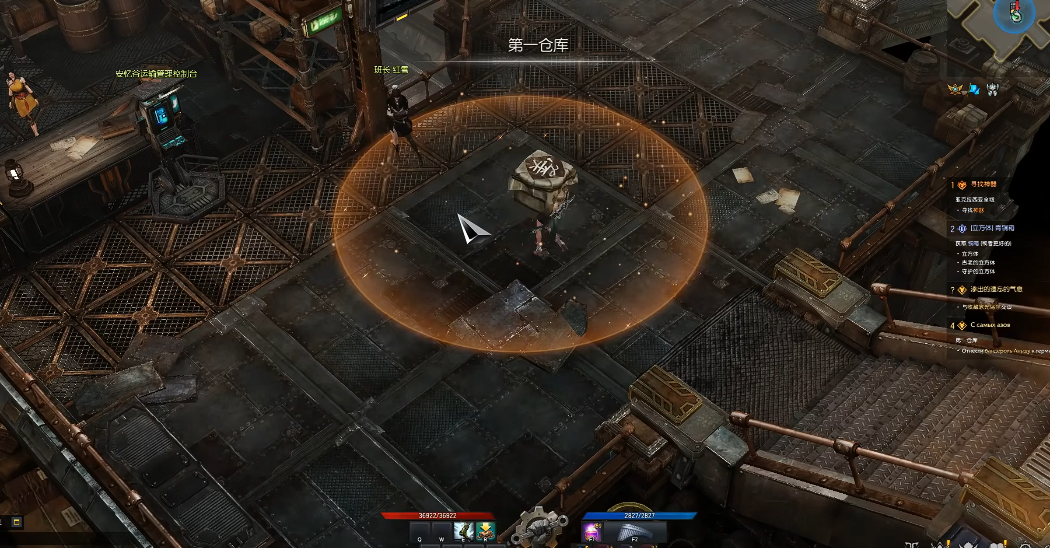Use the purple potion in slot F1
Image resolution: width=1050 pixels, height=548 pixels.
pos(592,532)
